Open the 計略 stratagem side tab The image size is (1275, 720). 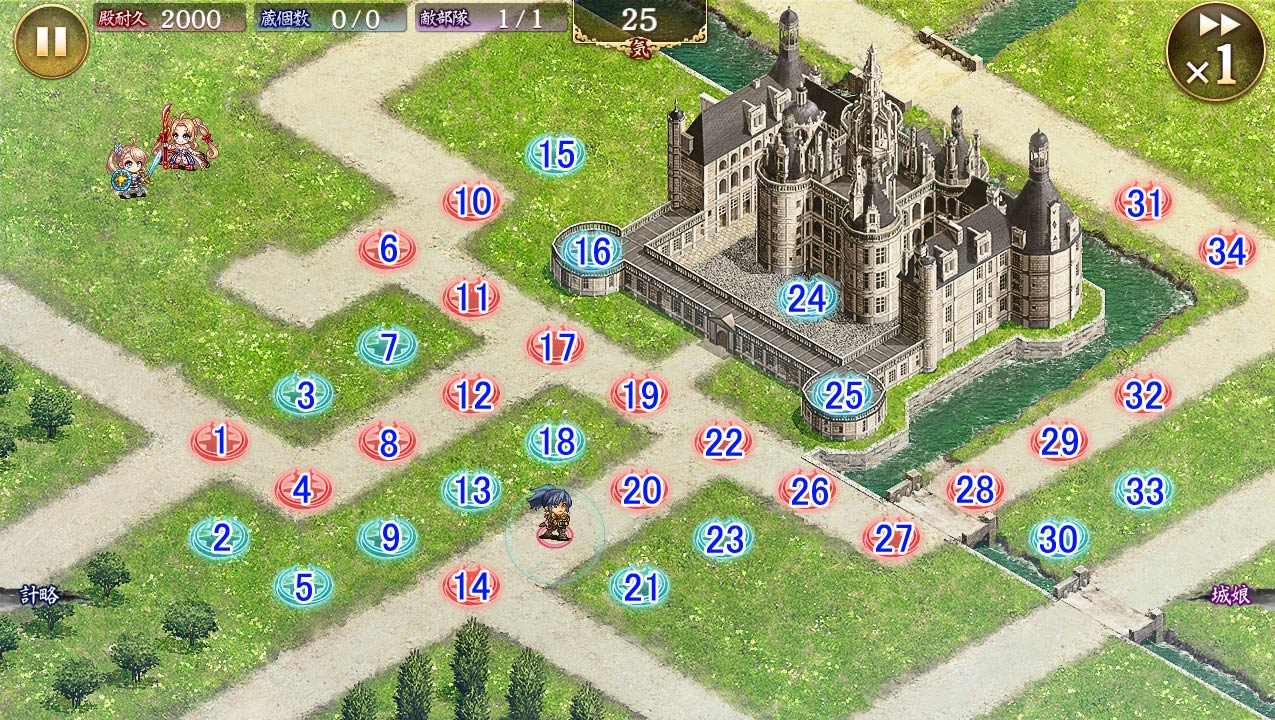(x=36, y=596)
